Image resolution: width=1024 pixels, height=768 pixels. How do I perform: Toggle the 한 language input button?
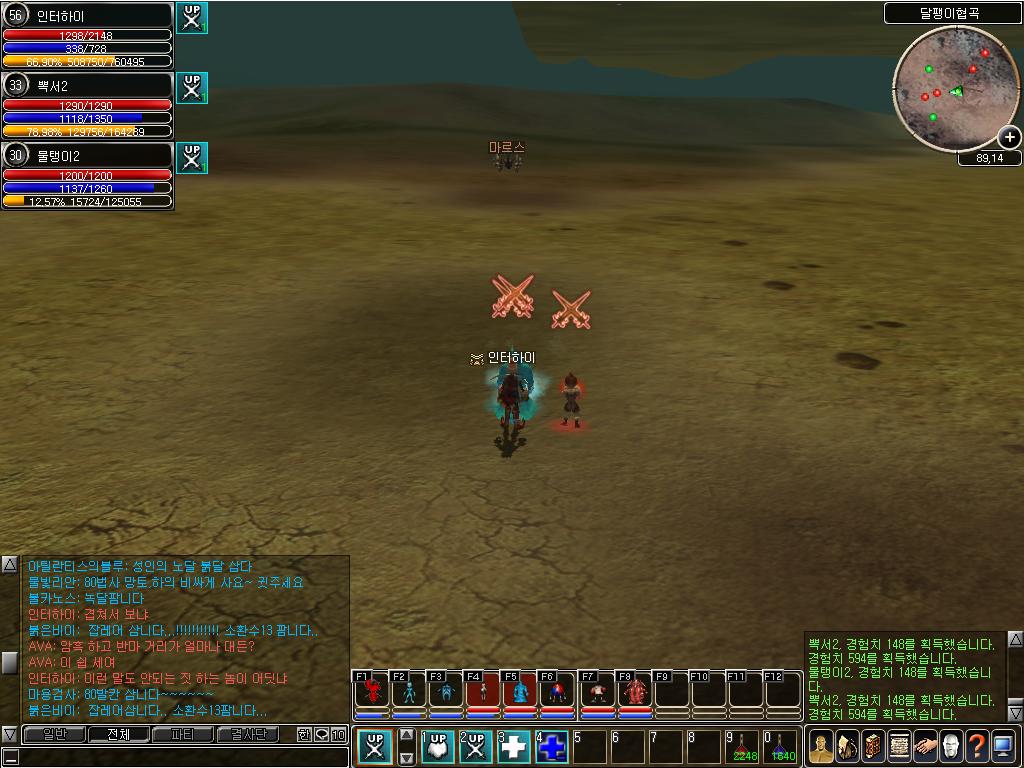tap(305, 735)
